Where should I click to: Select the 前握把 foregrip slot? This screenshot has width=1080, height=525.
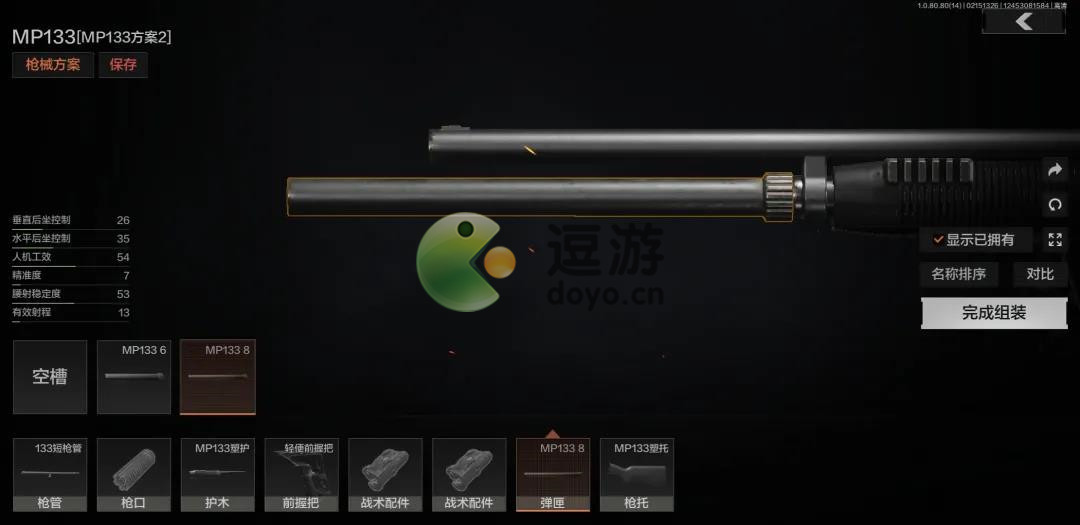301,475
